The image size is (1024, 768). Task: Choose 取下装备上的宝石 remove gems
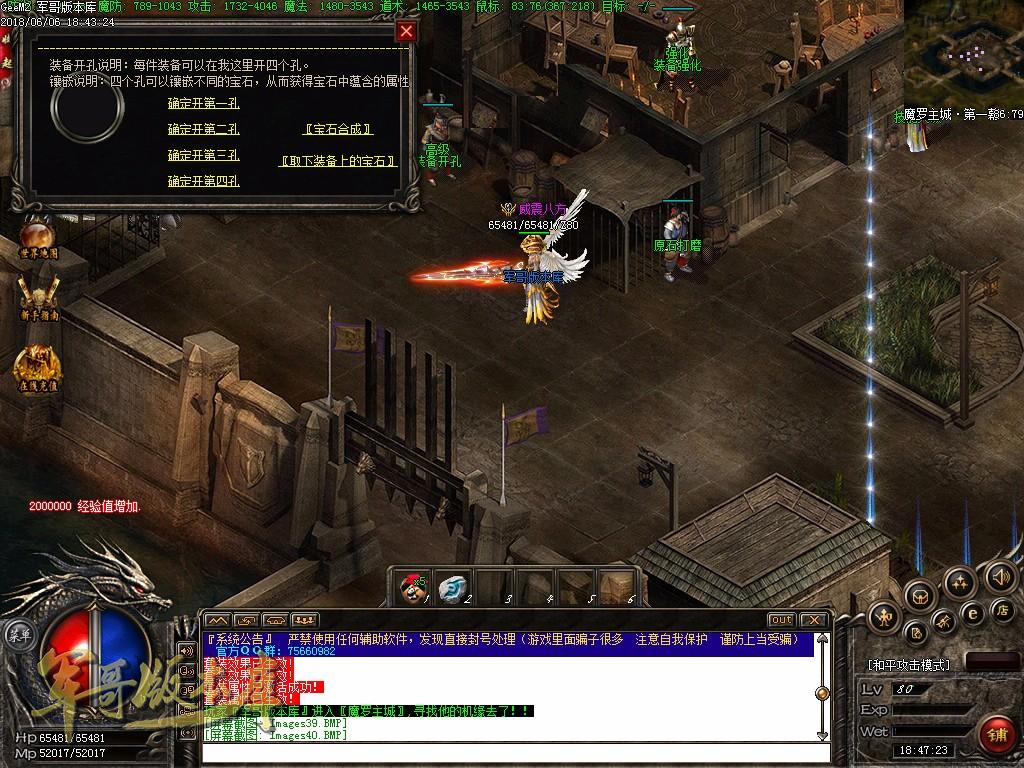tap(338, 161)
